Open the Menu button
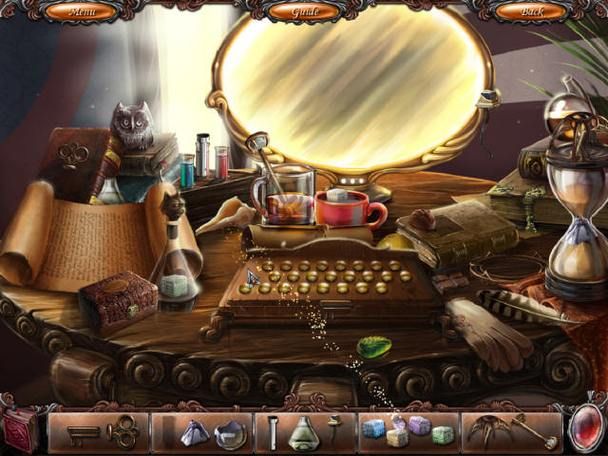 (x=80, y=12)
